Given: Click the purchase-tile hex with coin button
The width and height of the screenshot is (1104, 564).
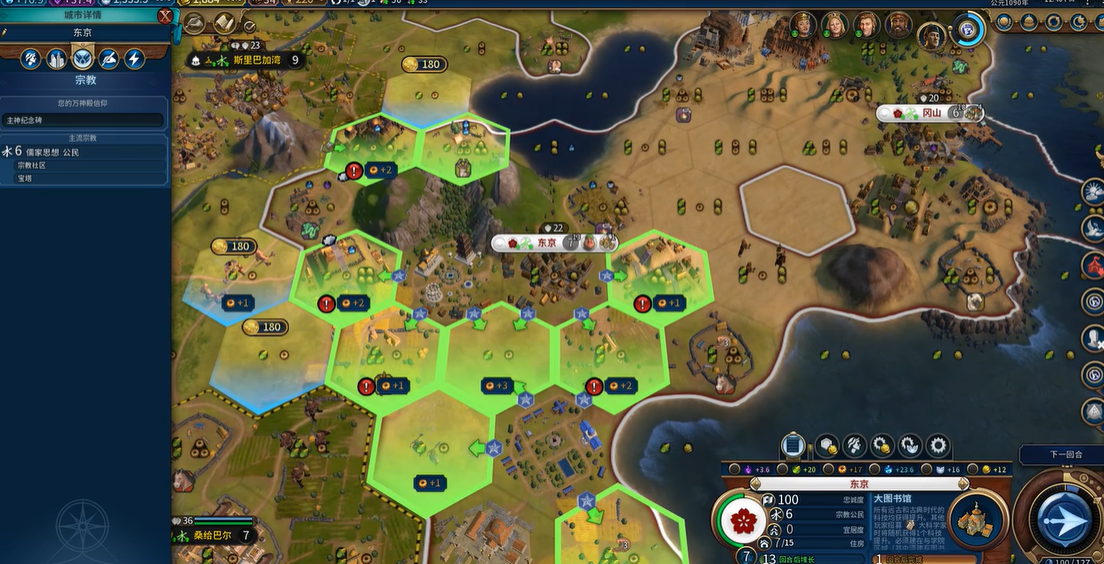Looking at the screenshot, I should coord(826,445).
